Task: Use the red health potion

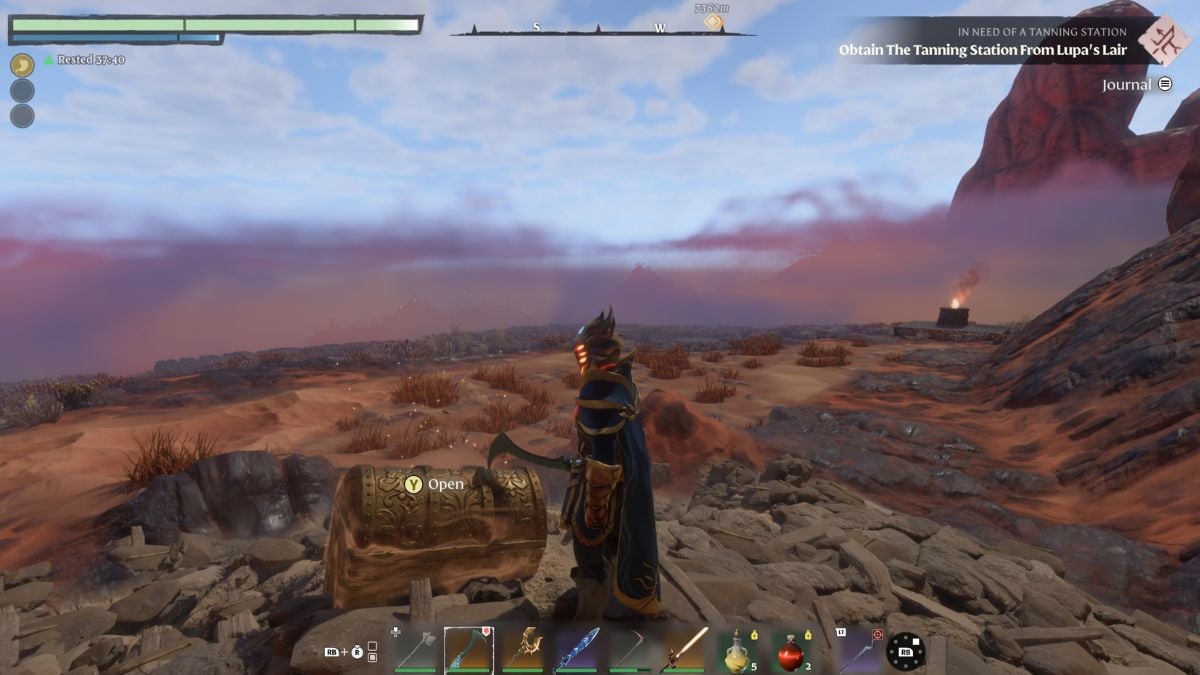Action: click(791, 650)
